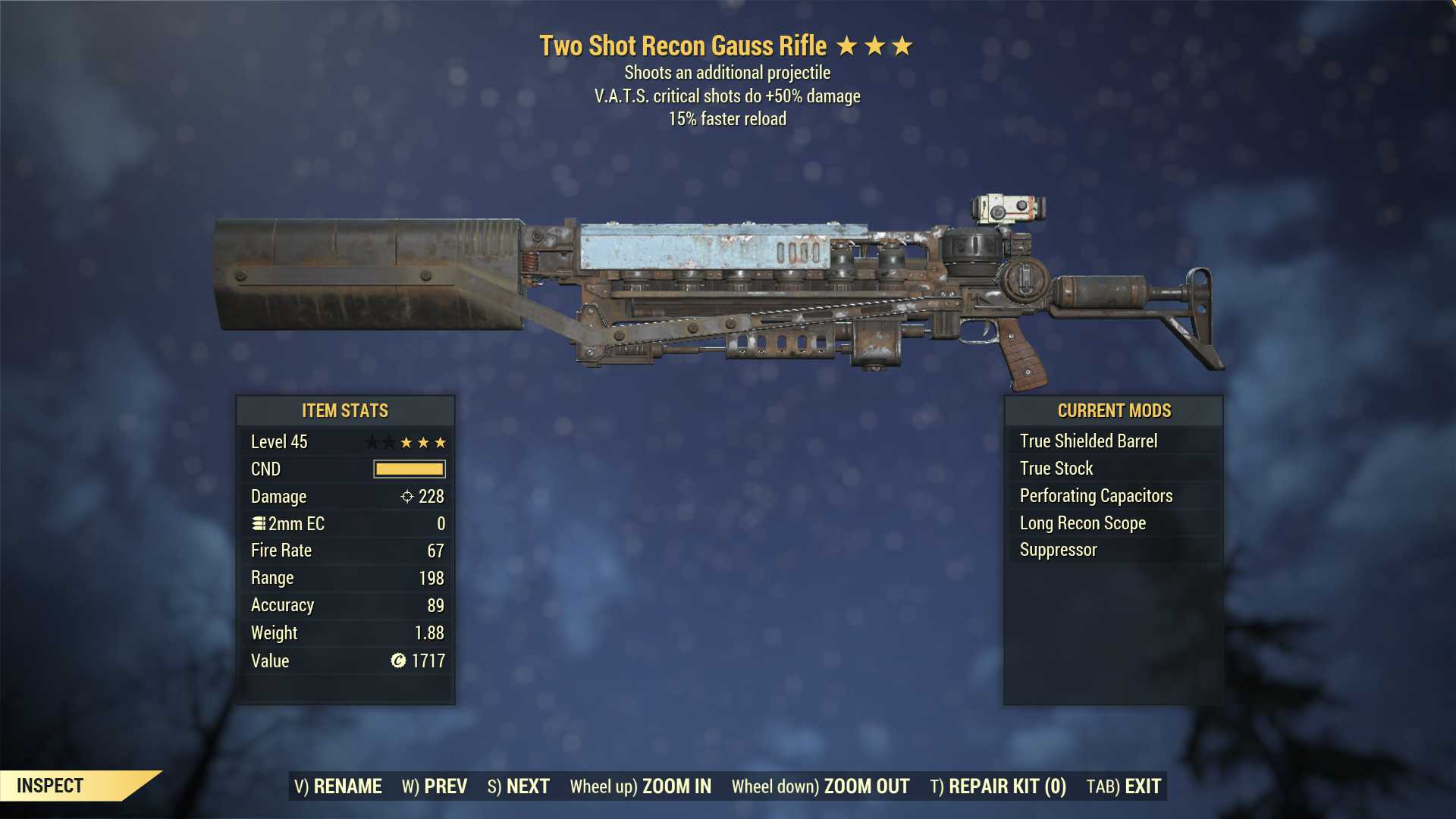Expand the ITEM STATS panel header

[x=345, y=410]
